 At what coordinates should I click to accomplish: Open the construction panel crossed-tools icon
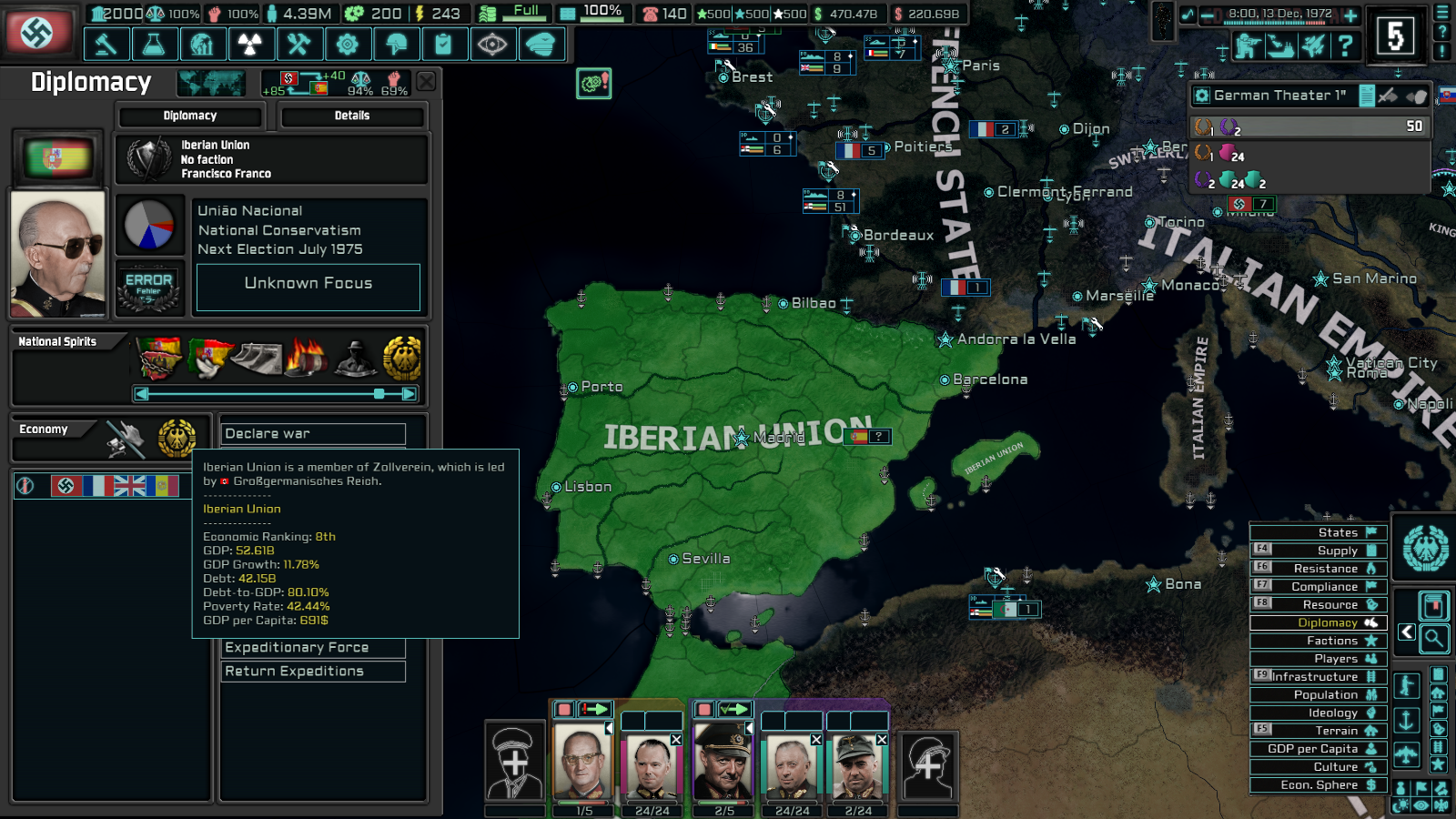[x=300, y=44]
